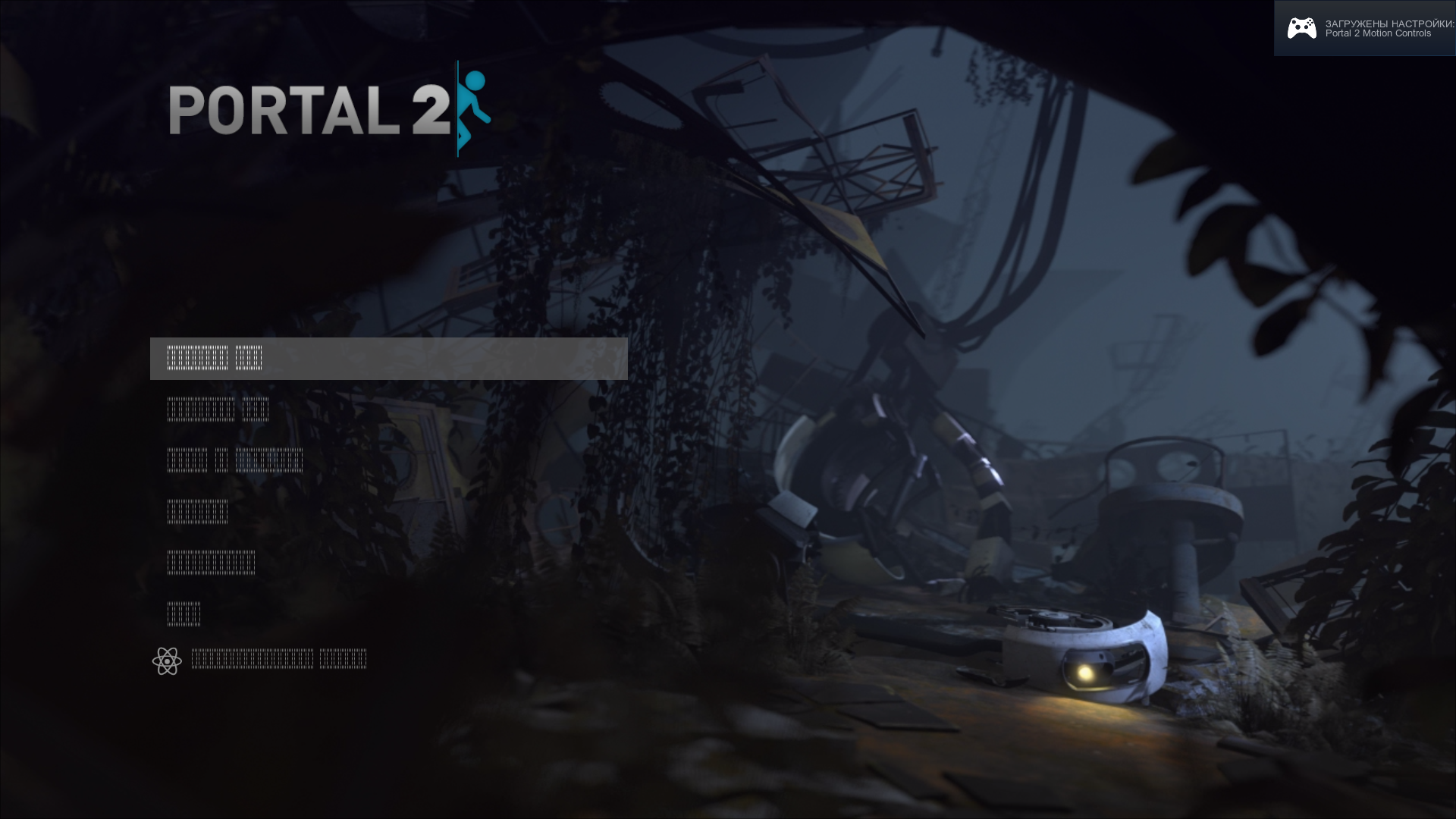1456x819 pixels.
Task: Choose the Cooperative Game menu item
Action: [x=235, y=460]
